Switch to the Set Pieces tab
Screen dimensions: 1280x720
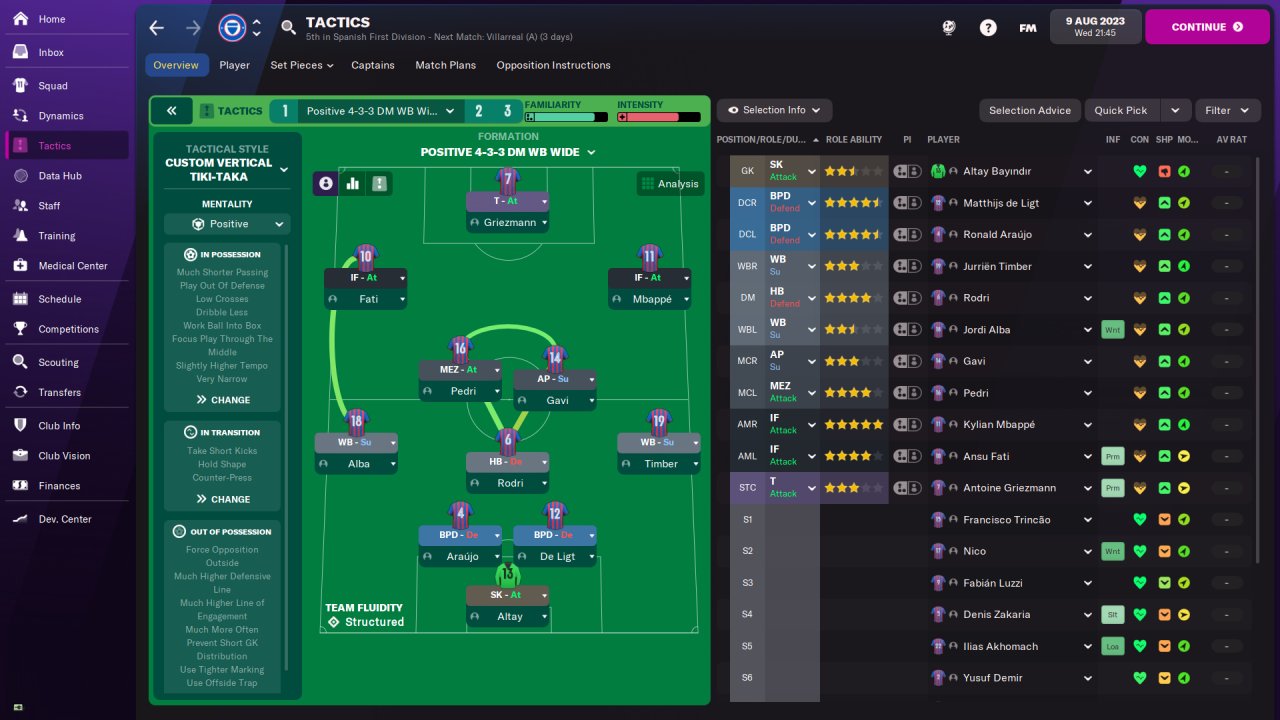pos(297,65)
